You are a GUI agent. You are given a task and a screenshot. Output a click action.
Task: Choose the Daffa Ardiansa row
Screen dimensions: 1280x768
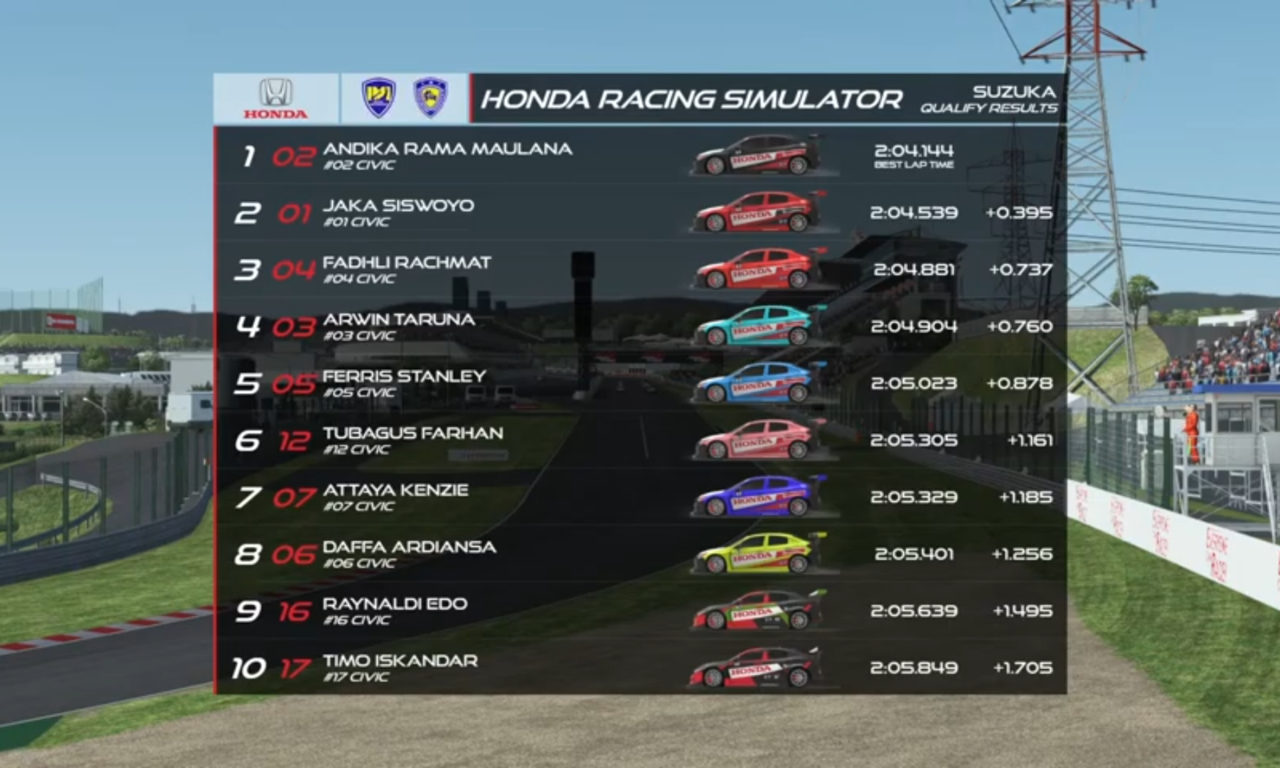click(x=640, y=554)
